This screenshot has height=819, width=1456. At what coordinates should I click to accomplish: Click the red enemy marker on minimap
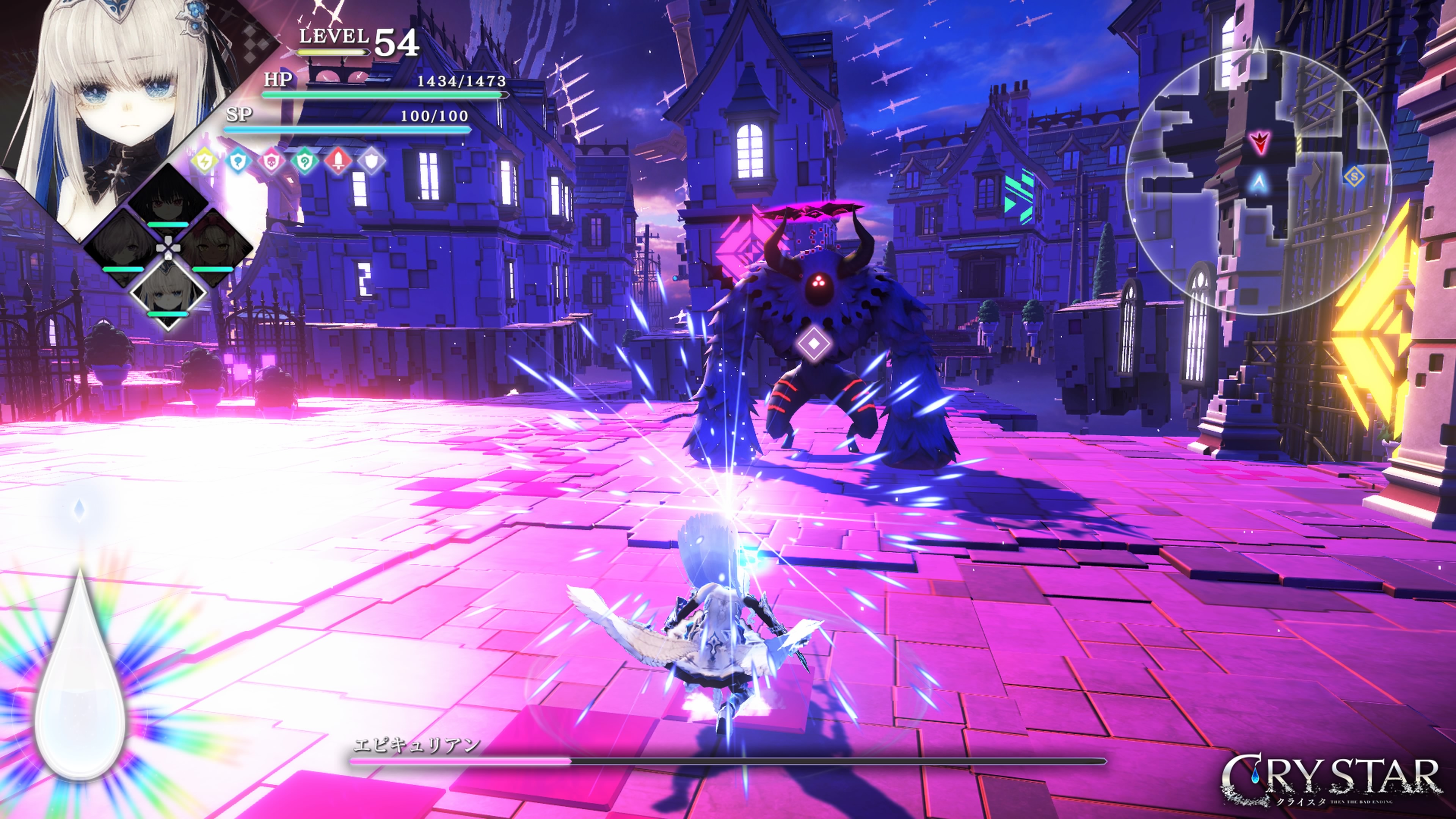point(1259,142)
